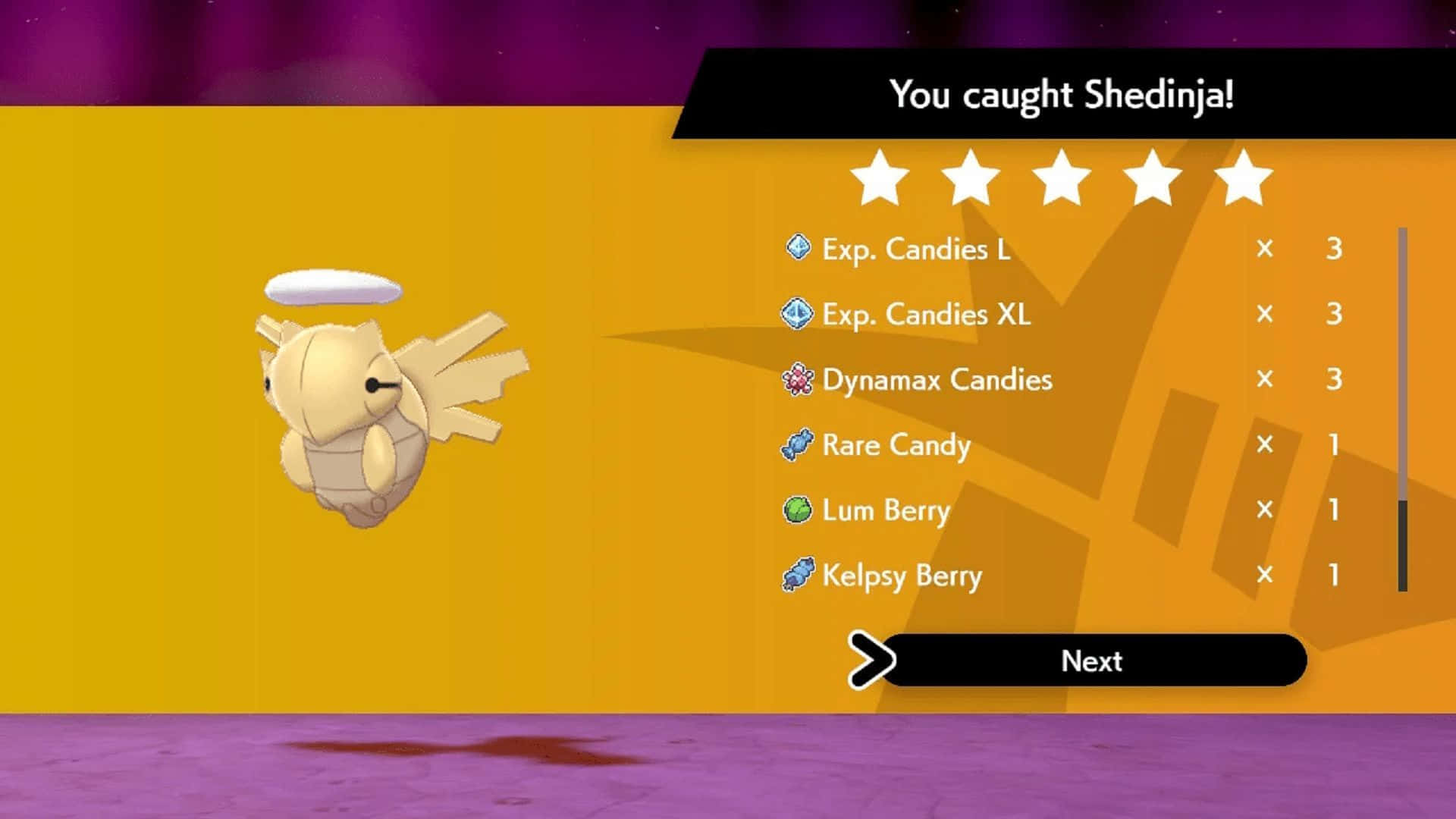Select the Dynamax Candies icon
The image size is (1456, 819).
800,379
